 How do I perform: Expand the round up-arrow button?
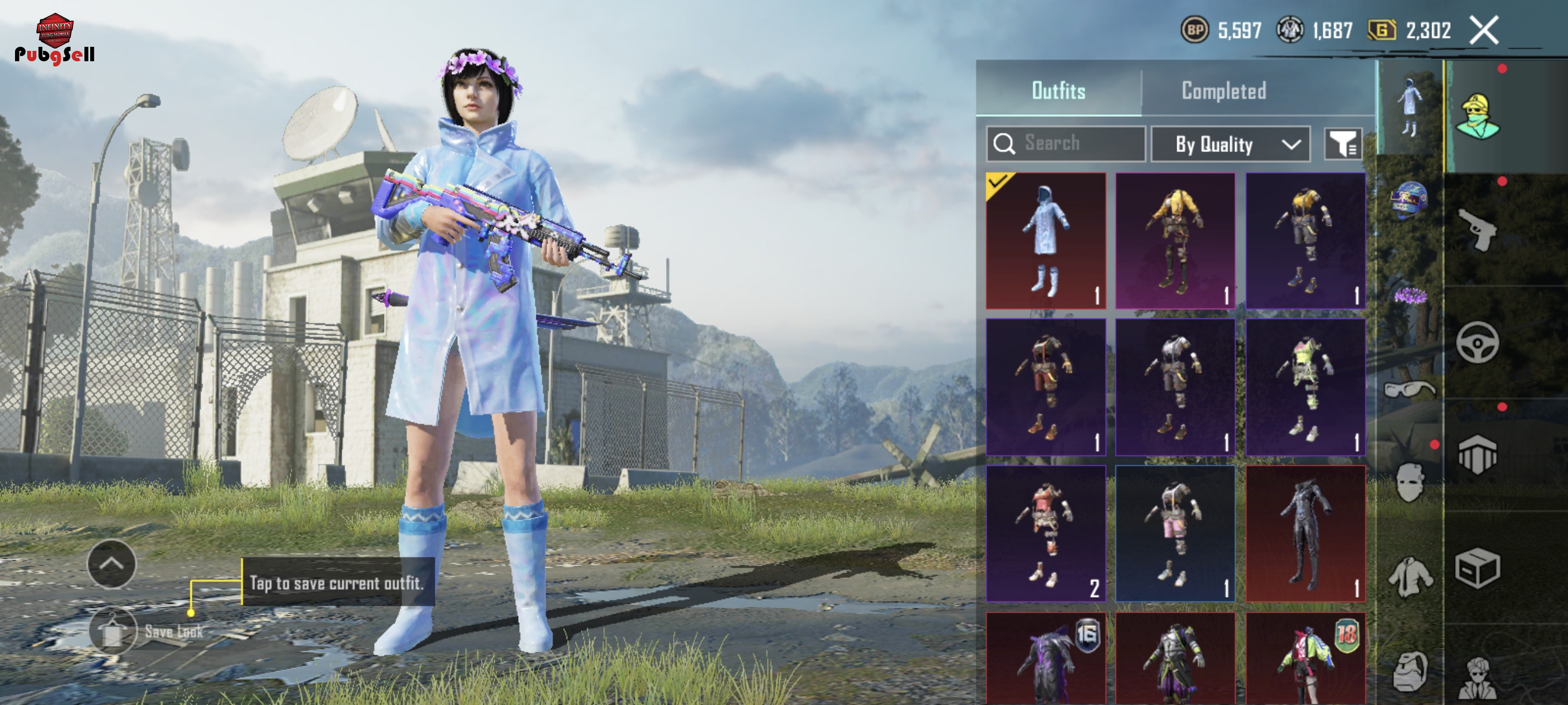tap(112, 564)
